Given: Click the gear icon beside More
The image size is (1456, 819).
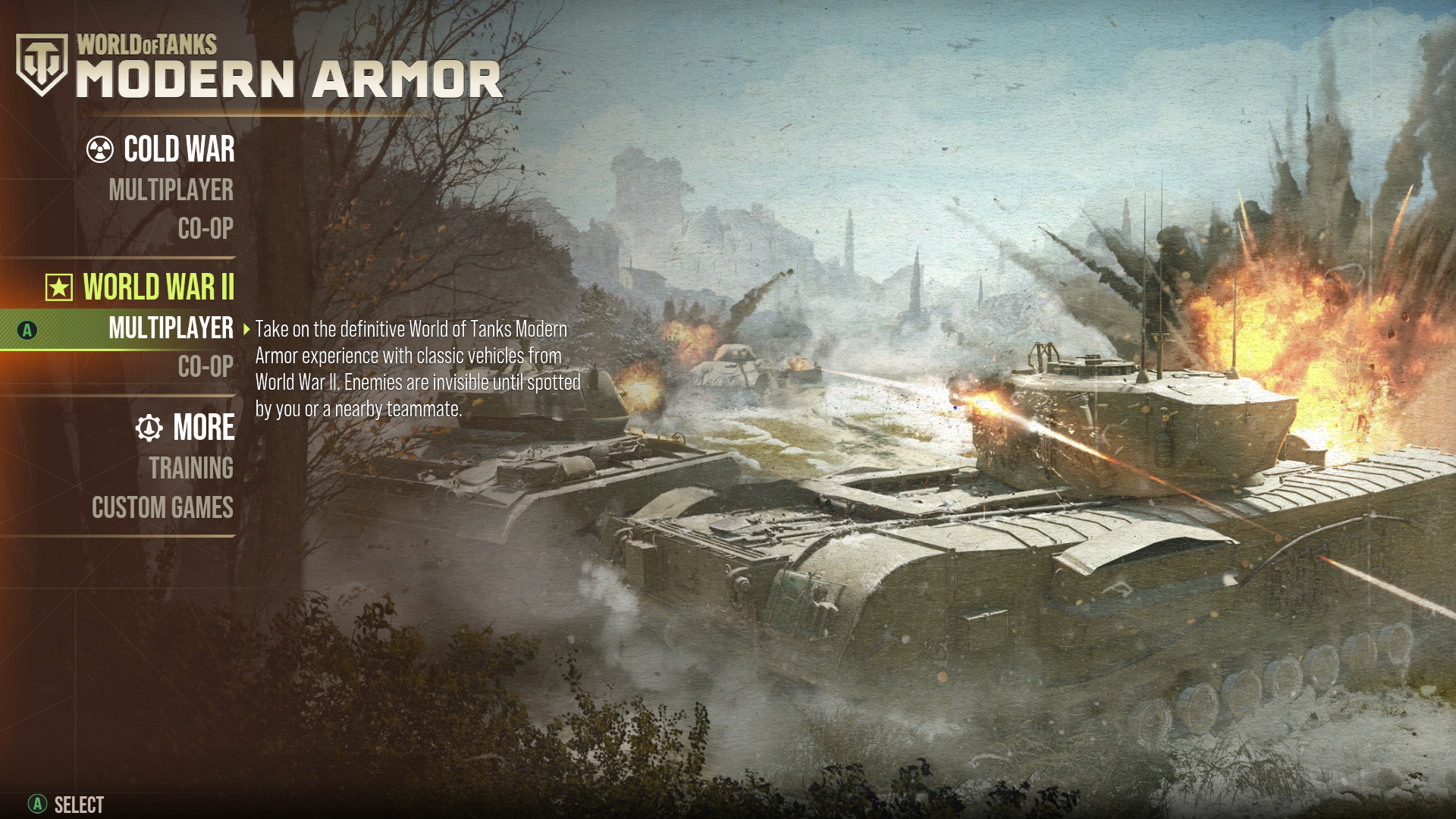Looking at the screenshot, I should [x=150, y=428].
